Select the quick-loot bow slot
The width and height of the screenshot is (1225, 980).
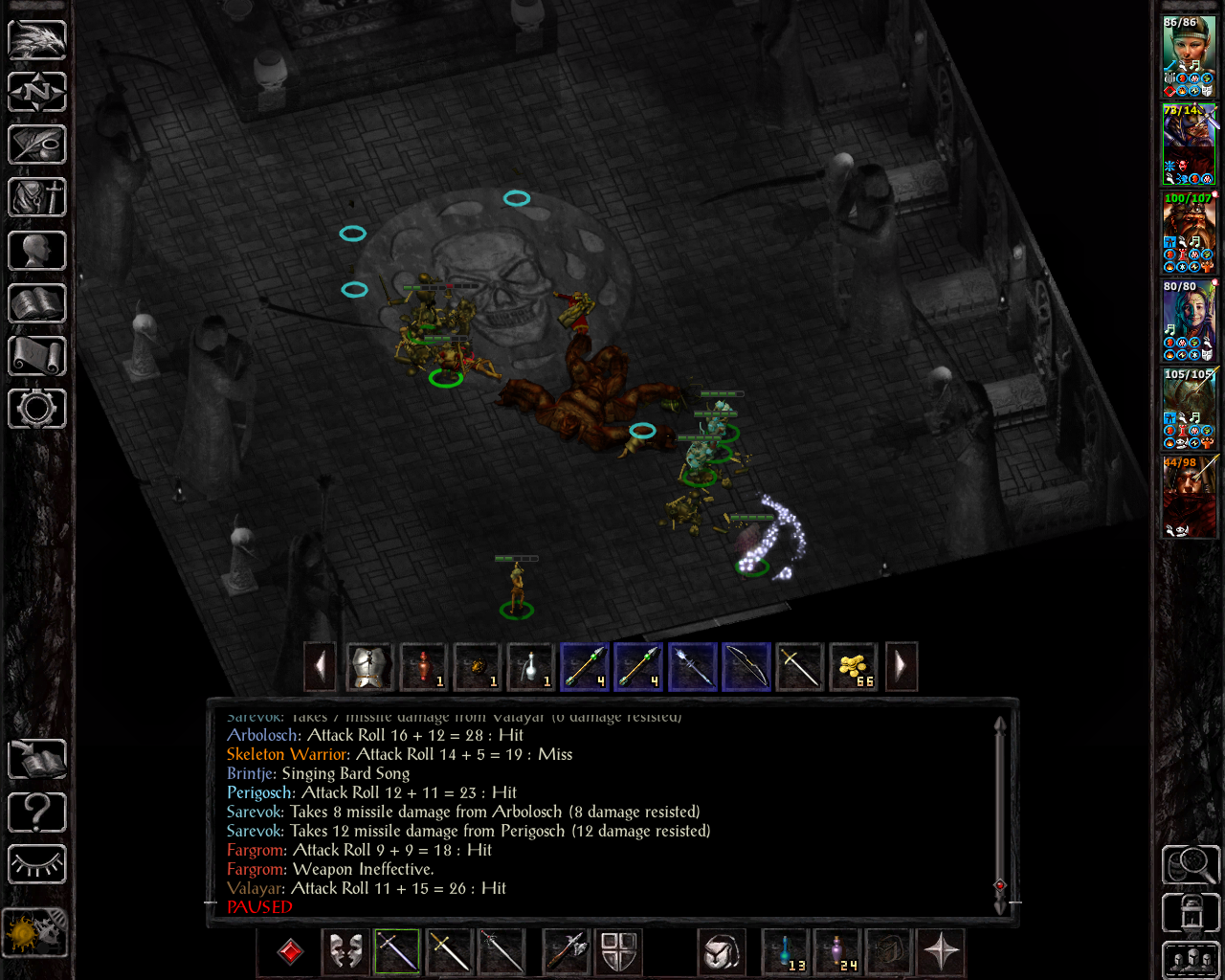point(746,666)
